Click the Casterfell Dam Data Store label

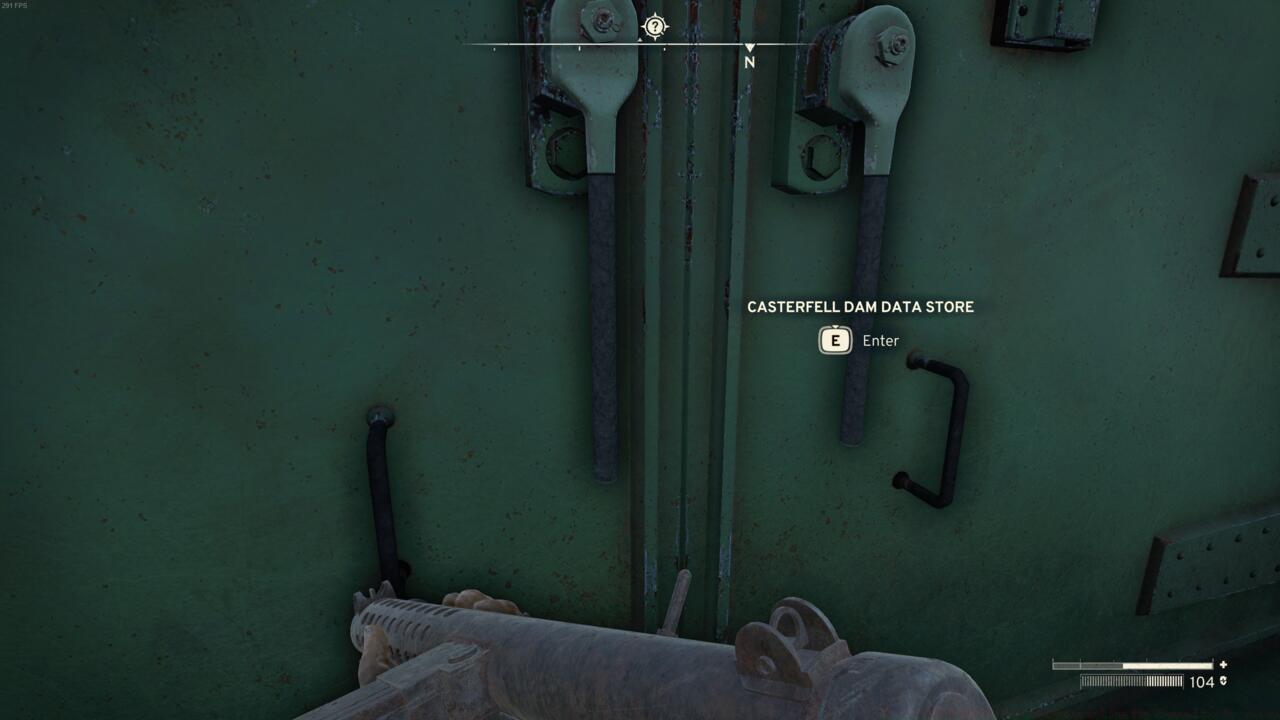860,307
